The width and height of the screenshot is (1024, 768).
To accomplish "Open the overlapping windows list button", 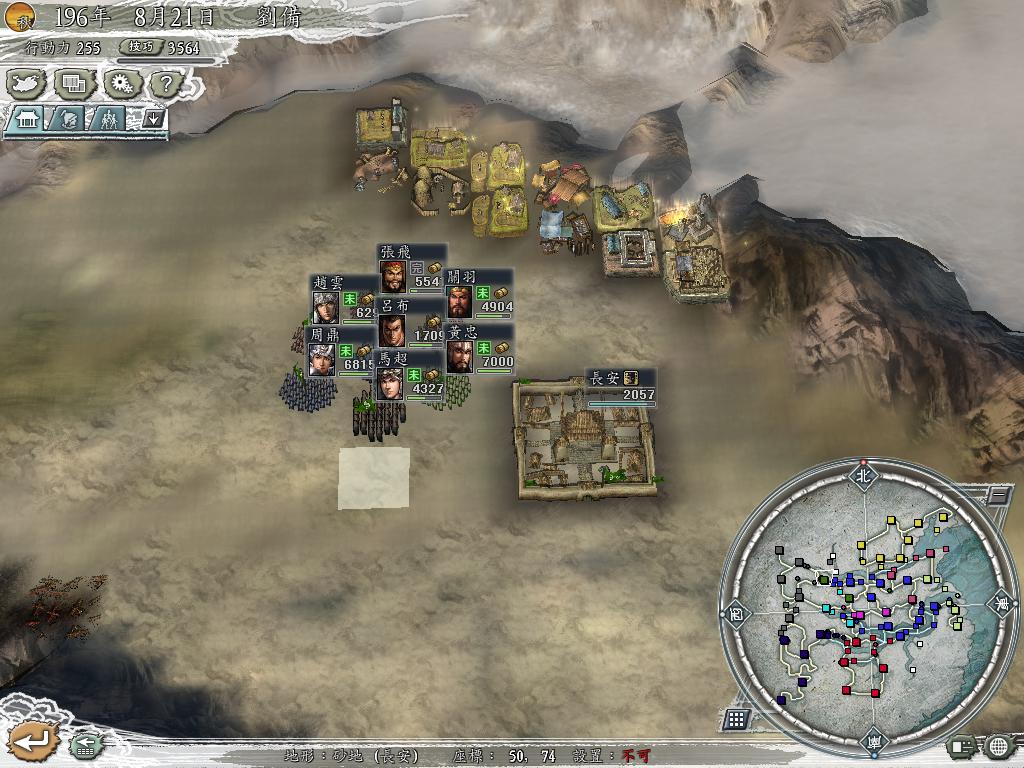I will click(72, 83).
